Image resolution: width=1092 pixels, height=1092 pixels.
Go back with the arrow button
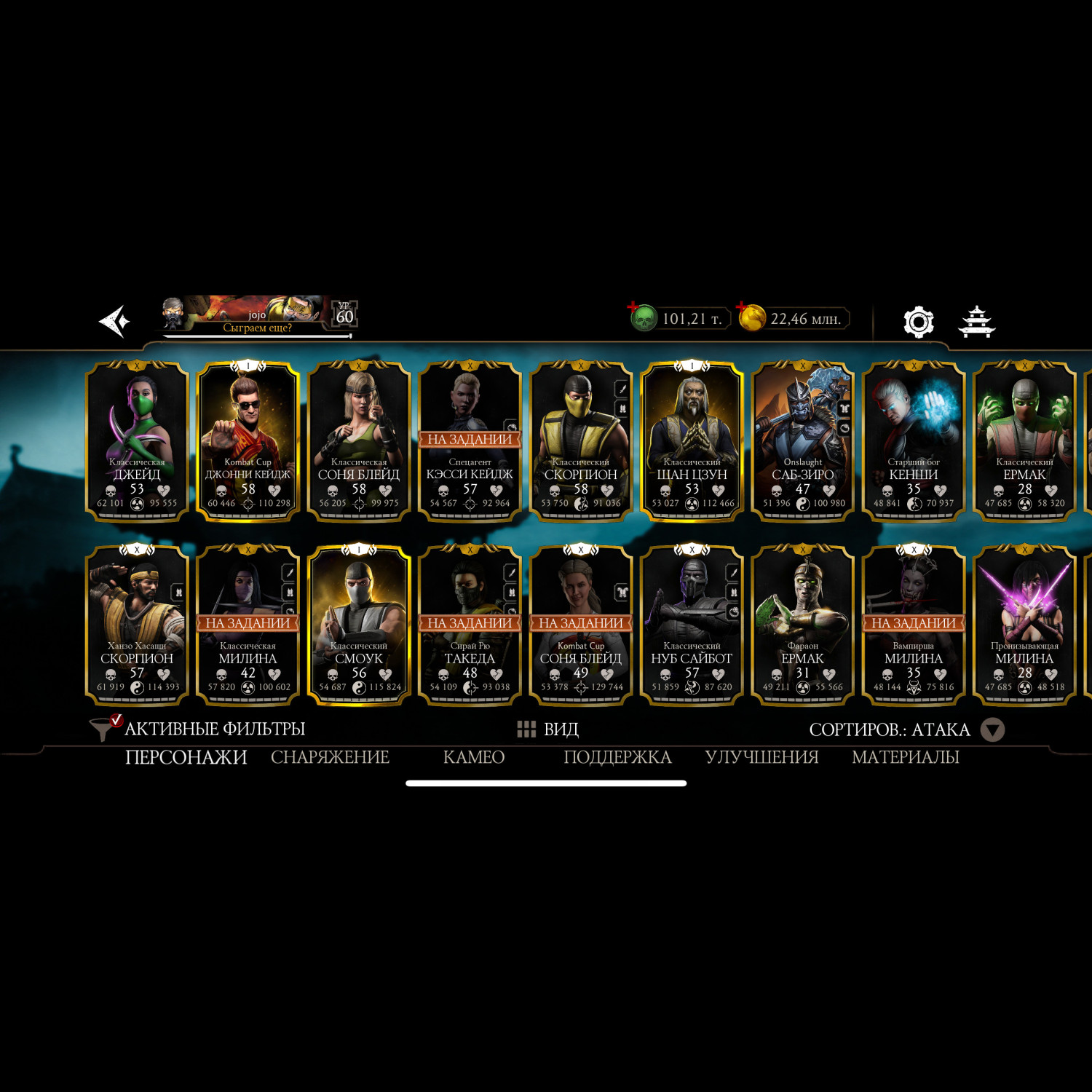point(114,321)
